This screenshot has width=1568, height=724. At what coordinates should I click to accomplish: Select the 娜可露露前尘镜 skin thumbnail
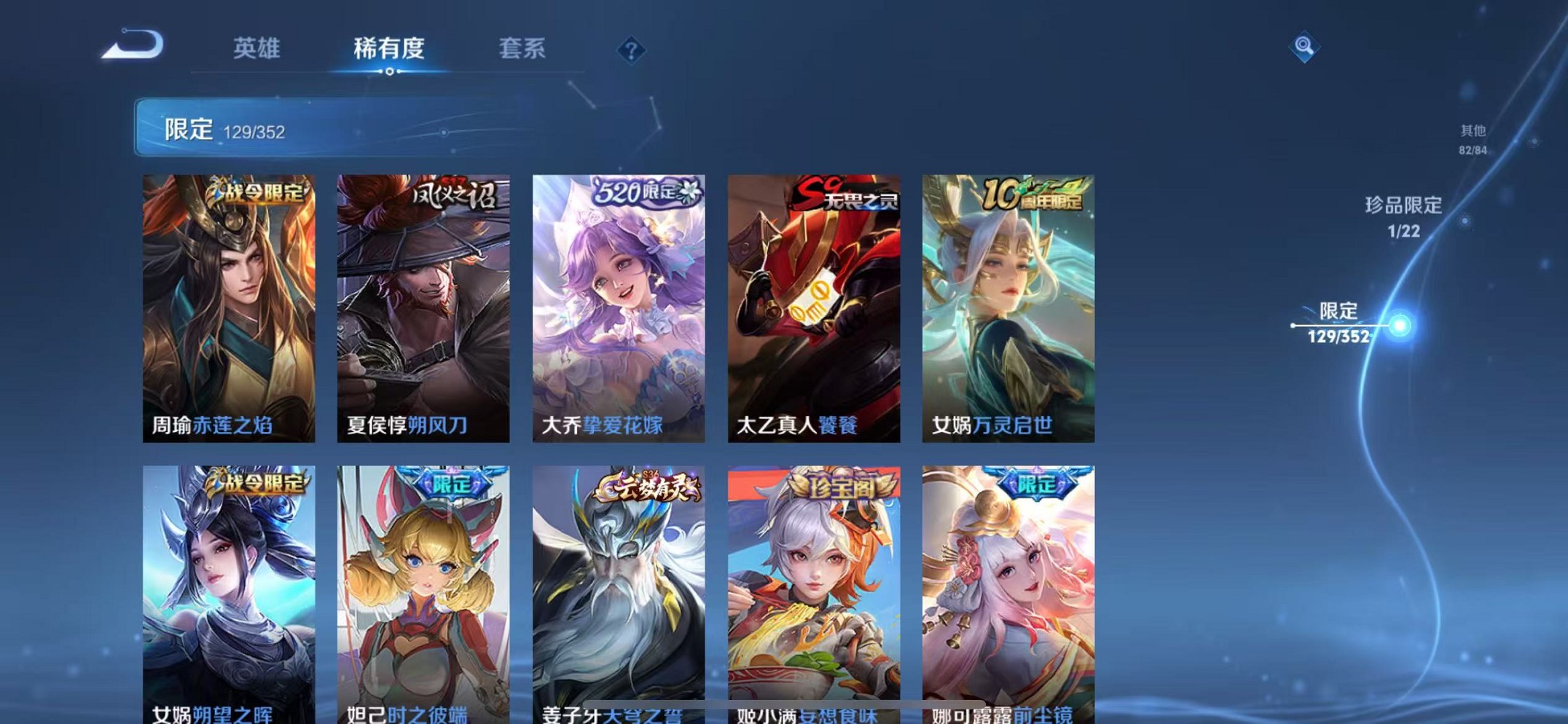(1008, 590)
